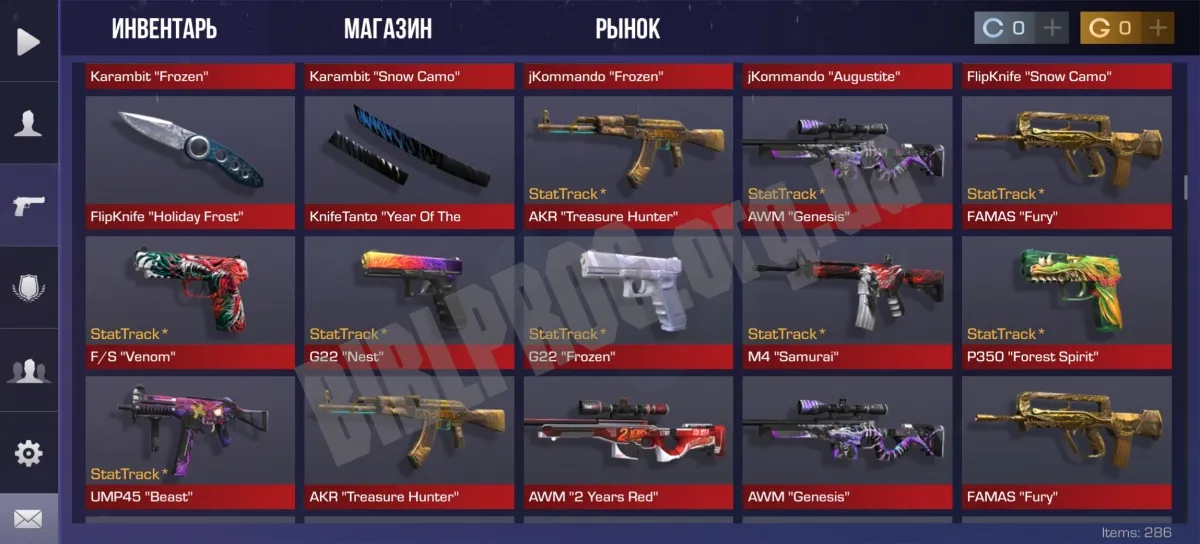Pick the G22 "Nest" skin
This screenshot has height=544, width=1200.
point(409,302)
